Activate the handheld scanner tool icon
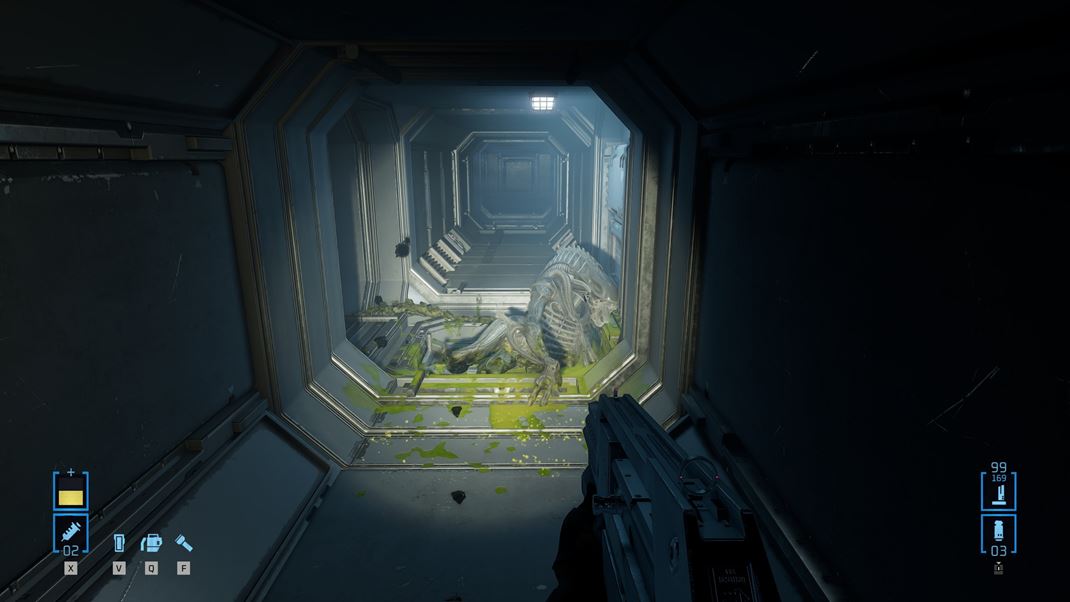1070x602 pixels. [x=151, y=543]
